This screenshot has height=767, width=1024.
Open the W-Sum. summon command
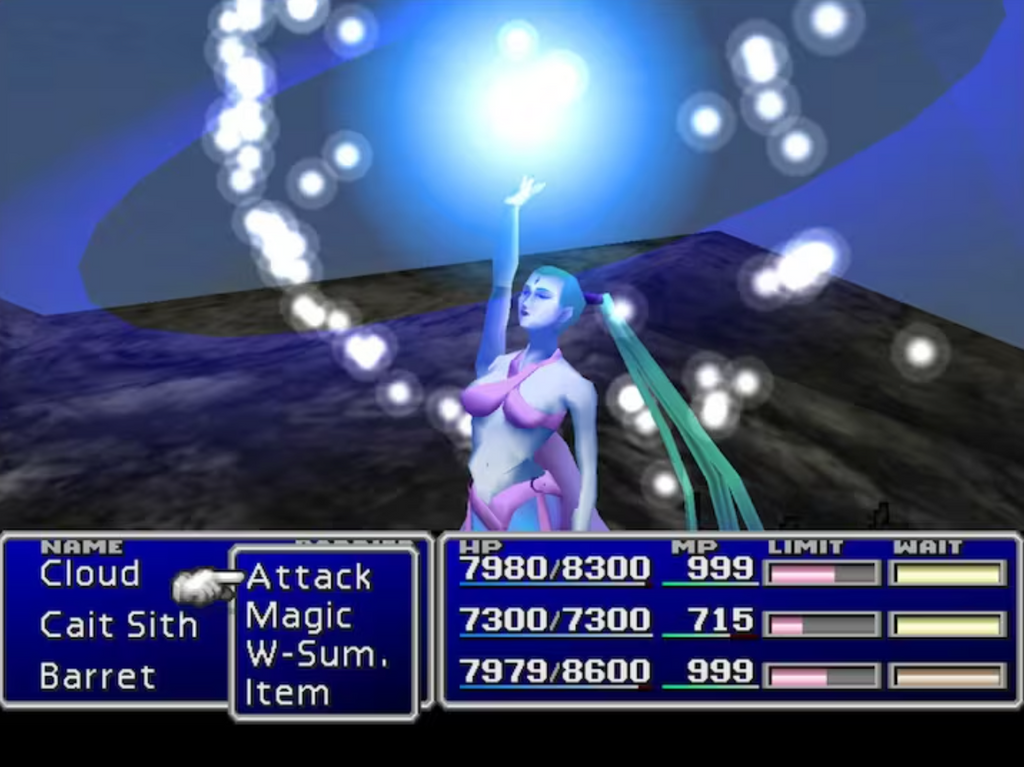pos(316,654)
